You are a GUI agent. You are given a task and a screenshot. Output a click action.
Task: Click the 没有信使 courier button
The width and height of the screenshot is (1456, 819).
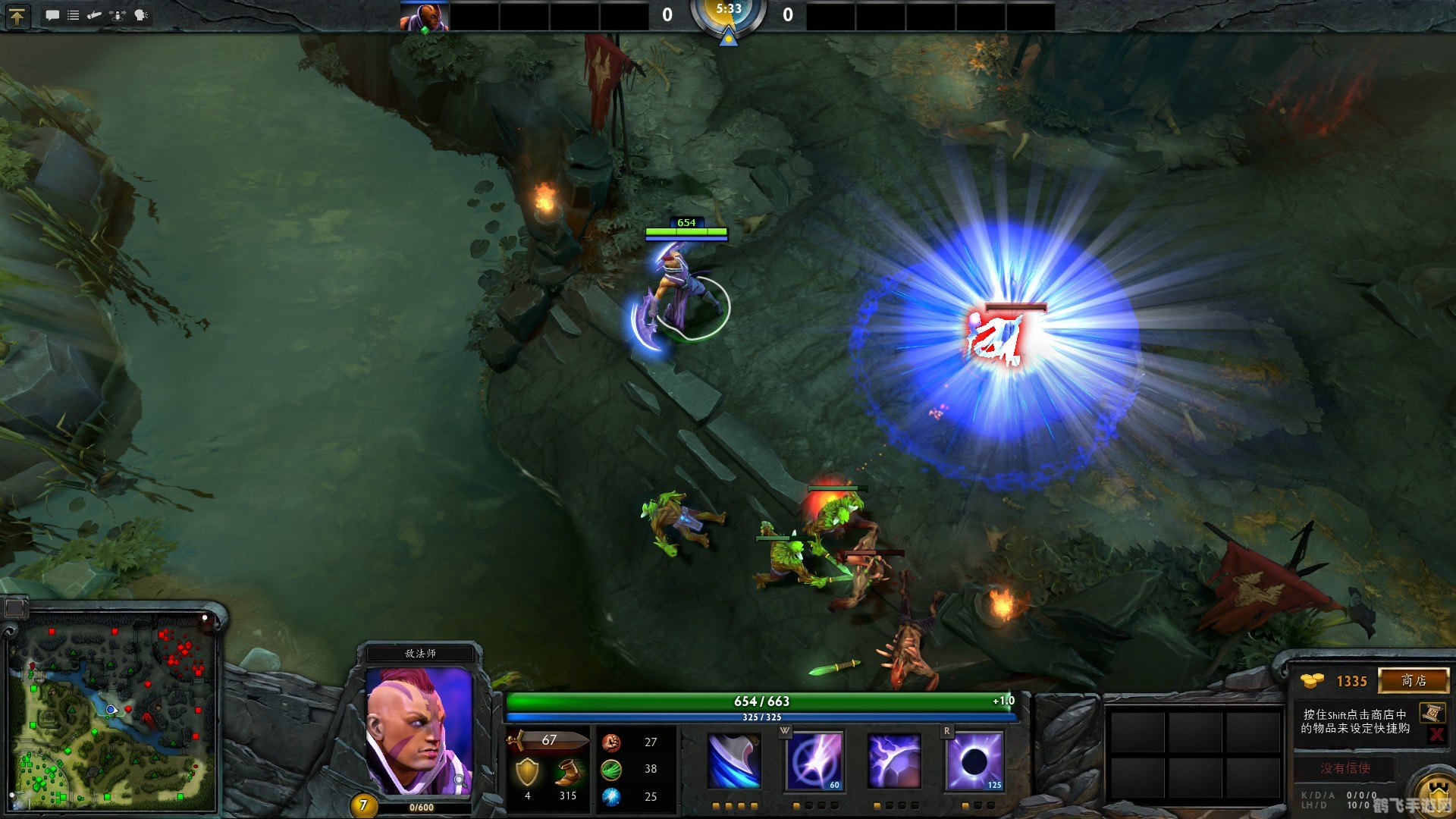pyautogui.click(x=1345, y=768)
